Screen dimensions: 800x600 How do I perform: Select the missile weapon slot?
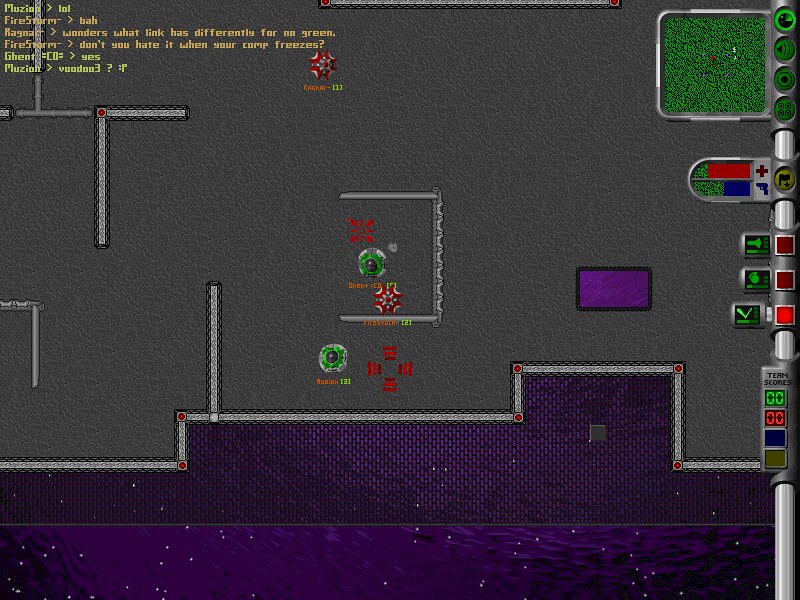pyautogui.click(x=756, y=244)
